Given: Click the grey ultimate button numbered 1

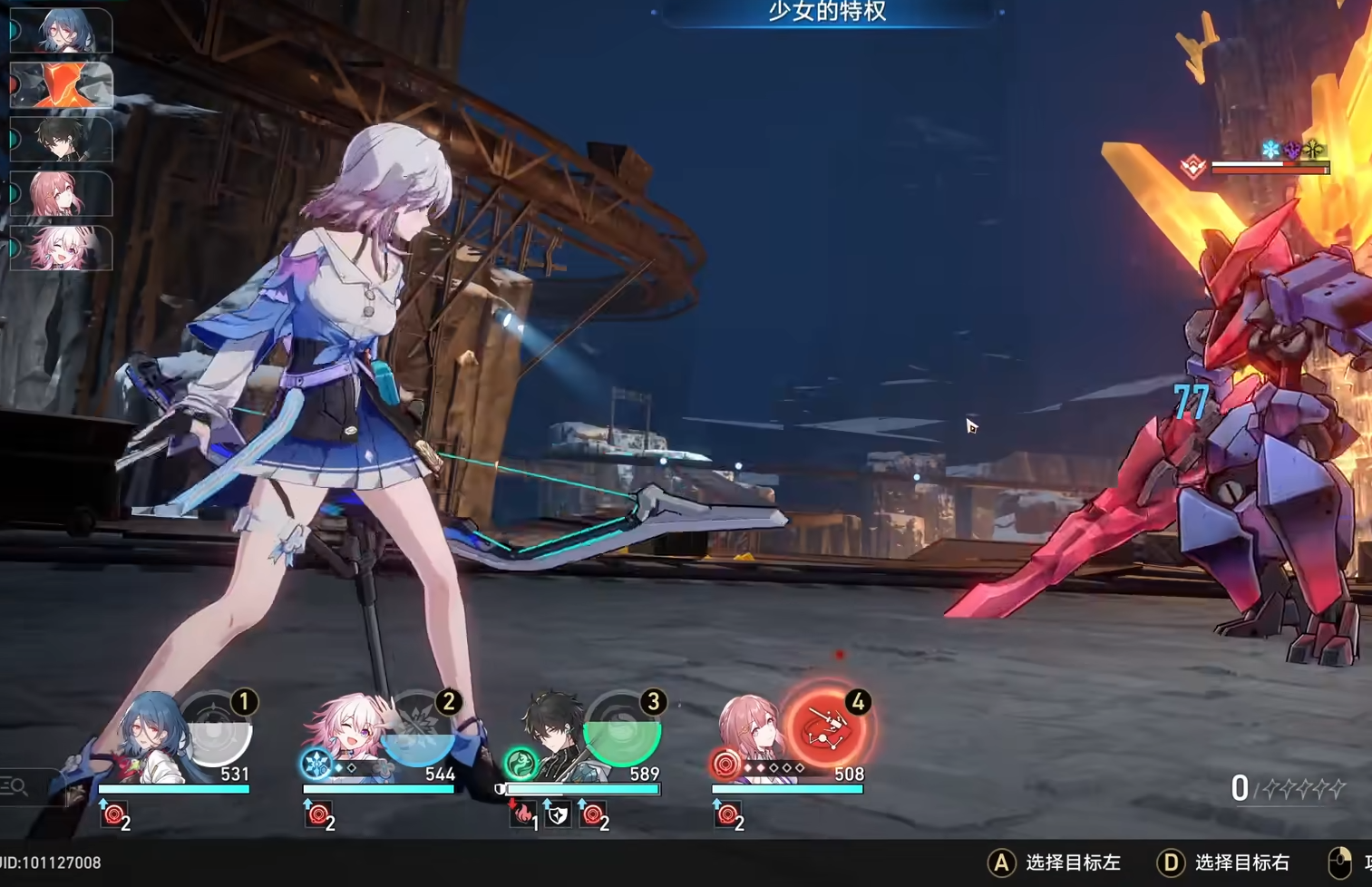Looking at the screenshot, I should 214,731.
